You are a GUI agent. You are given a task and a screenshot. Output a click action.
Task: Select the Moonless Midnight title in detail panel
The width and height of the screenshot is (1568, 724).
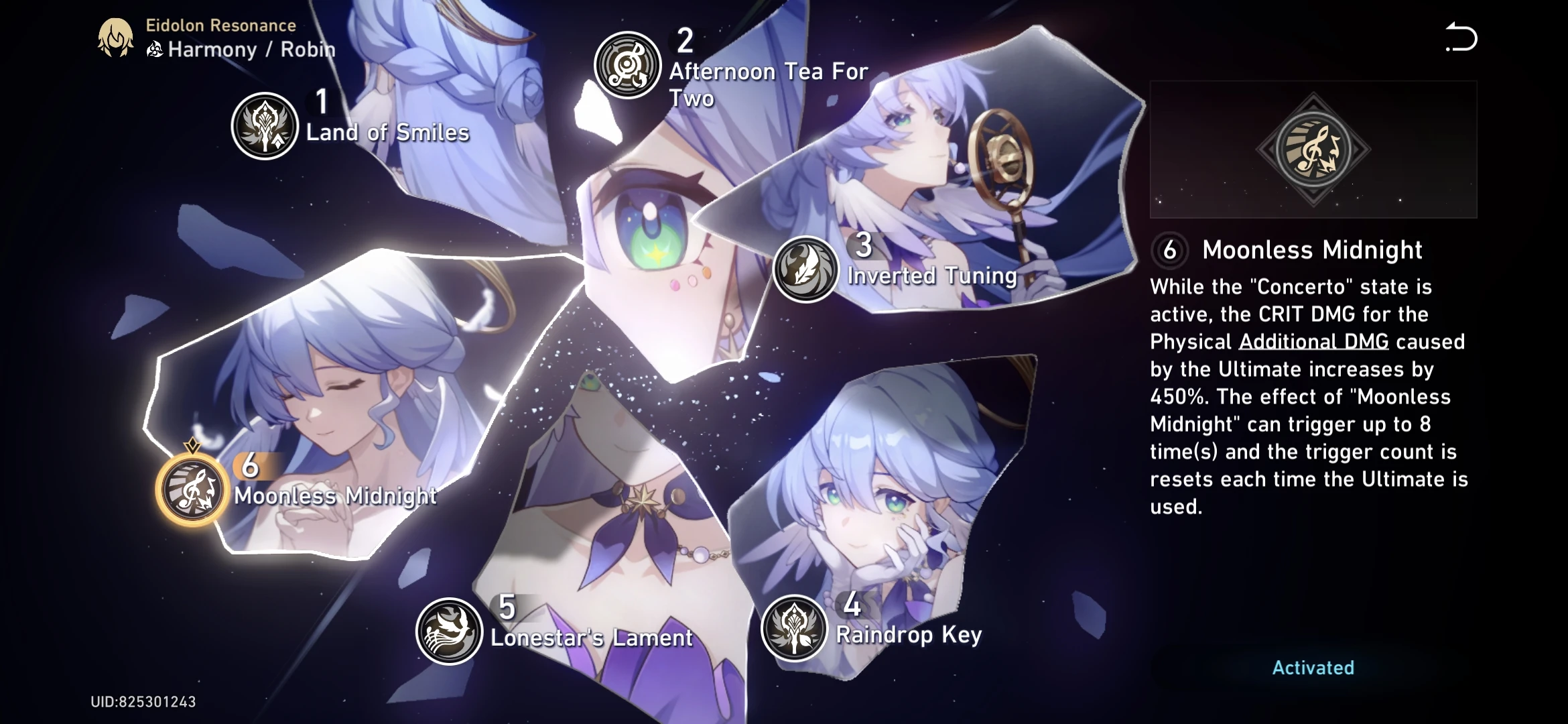click(x=1311, y=251)
